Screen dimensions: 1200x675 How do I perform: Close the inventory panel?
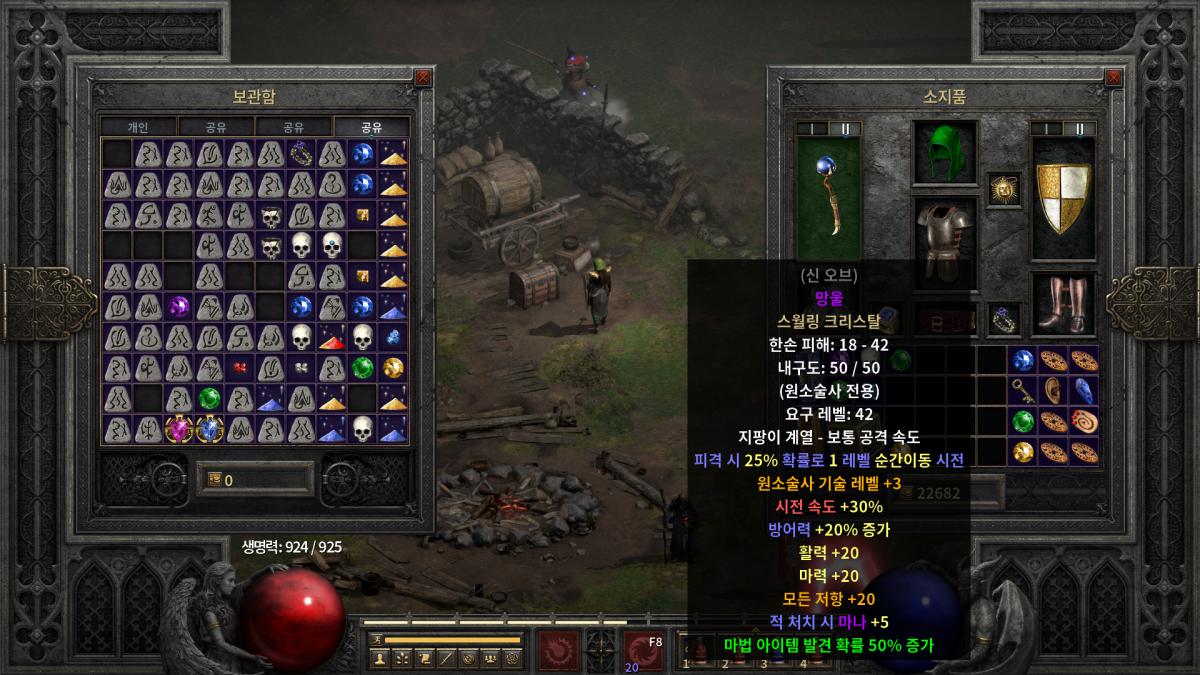(x=1111, y=77)
